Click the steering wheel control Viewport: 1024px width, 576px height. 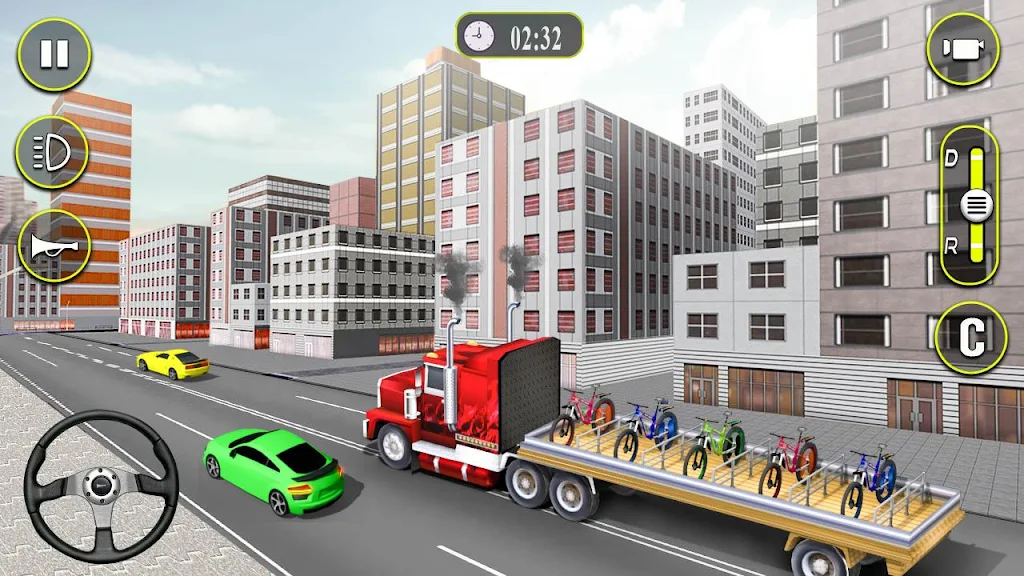point(101,485)
